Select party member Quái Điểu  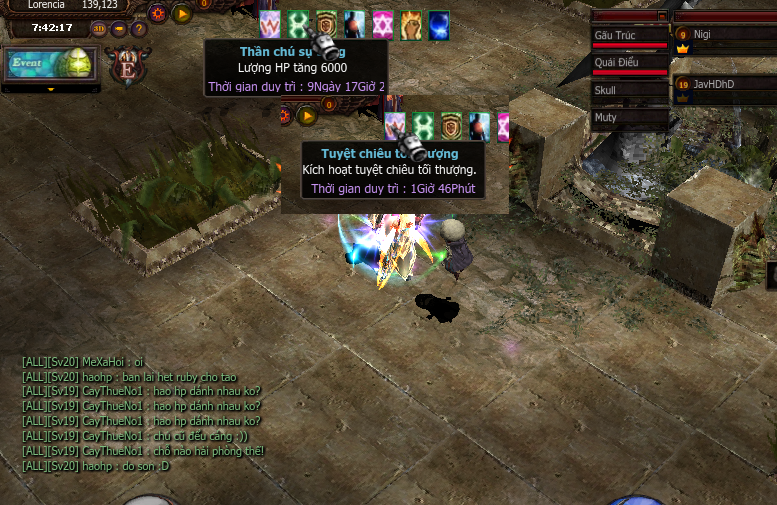pyautogui.click(x=629, y=63)
